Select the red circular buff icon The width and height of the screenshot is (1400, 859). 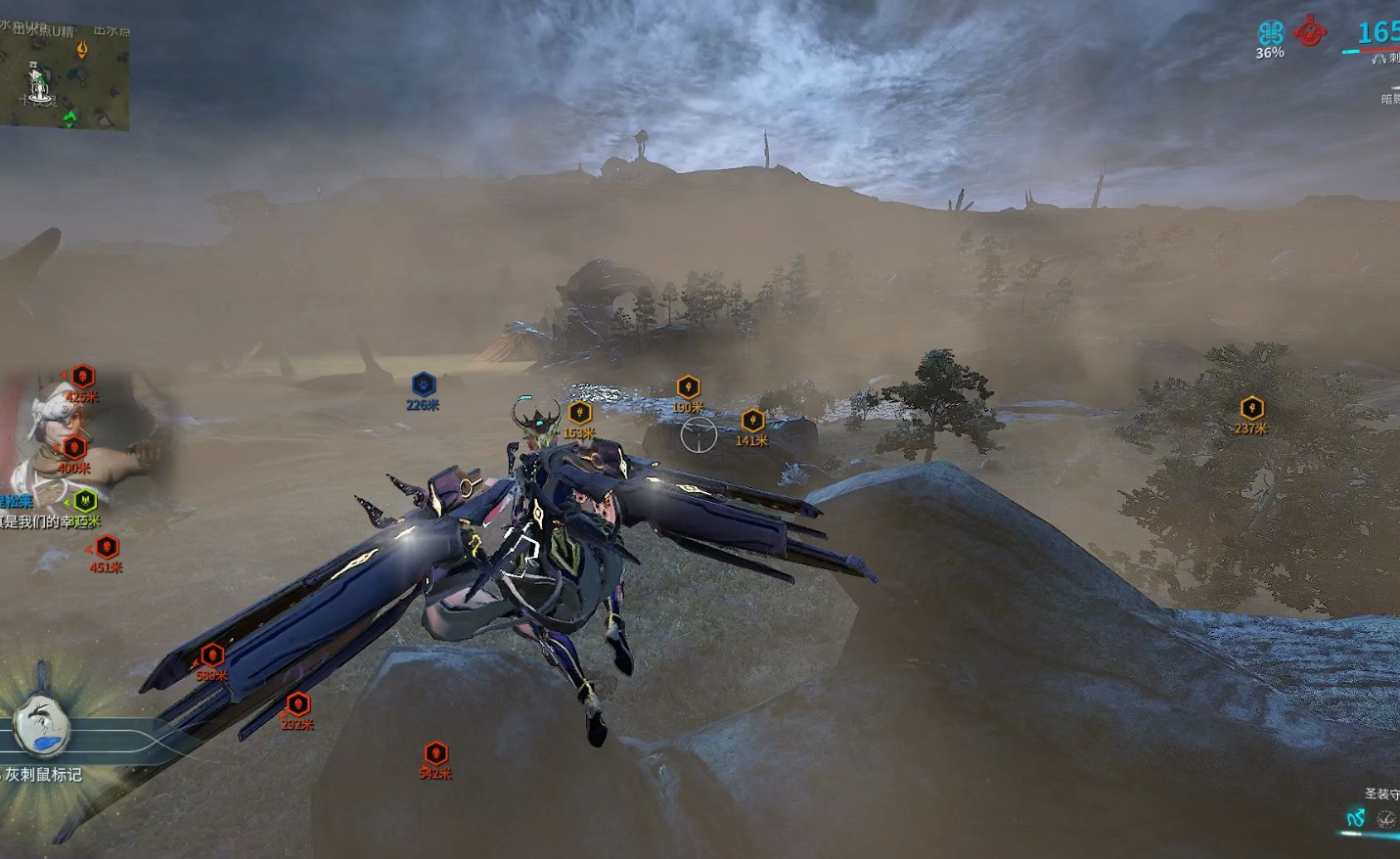point(1310,32)
